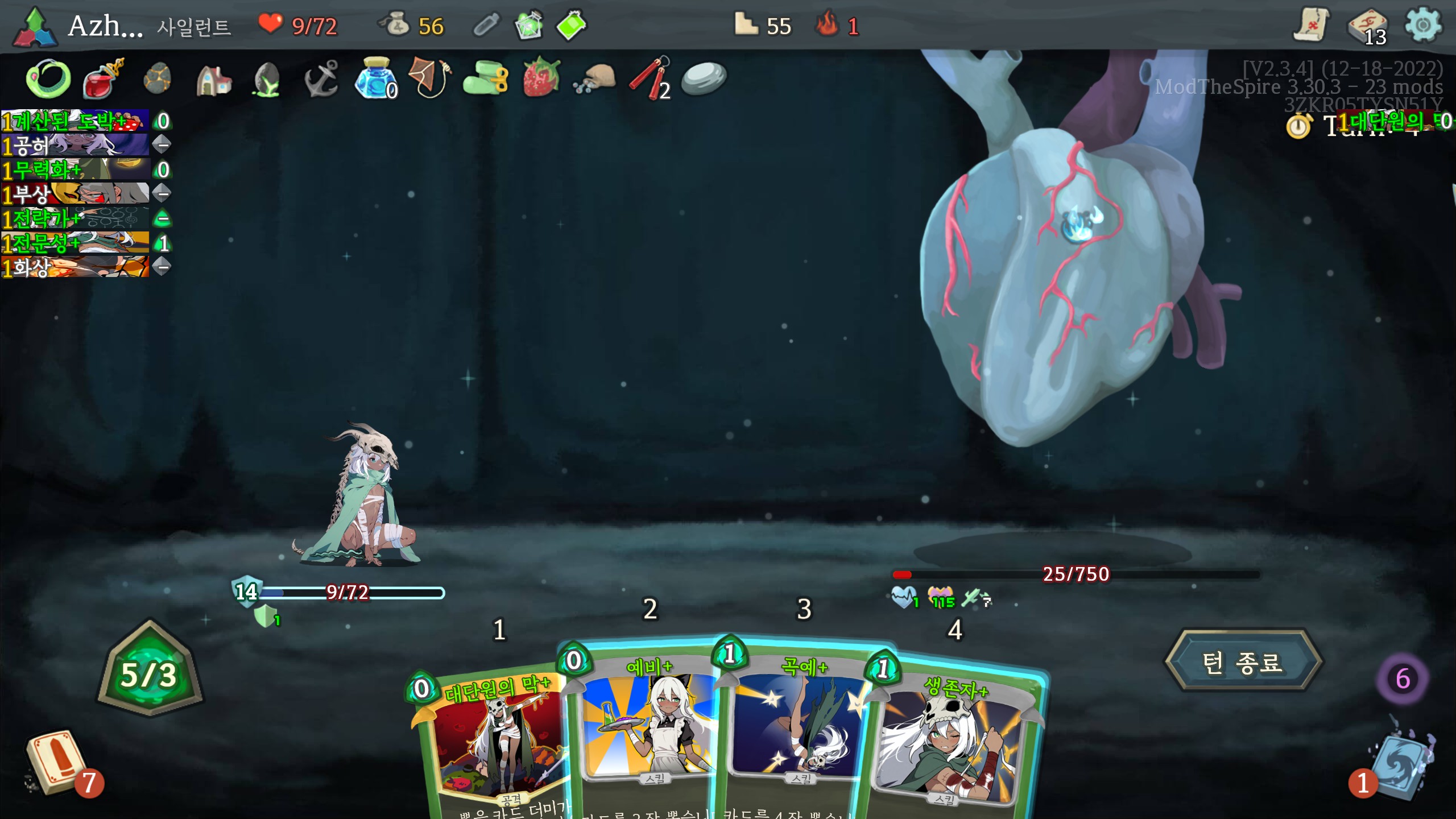
Task: Use the green potion in the potion slot
Action: 571,26
